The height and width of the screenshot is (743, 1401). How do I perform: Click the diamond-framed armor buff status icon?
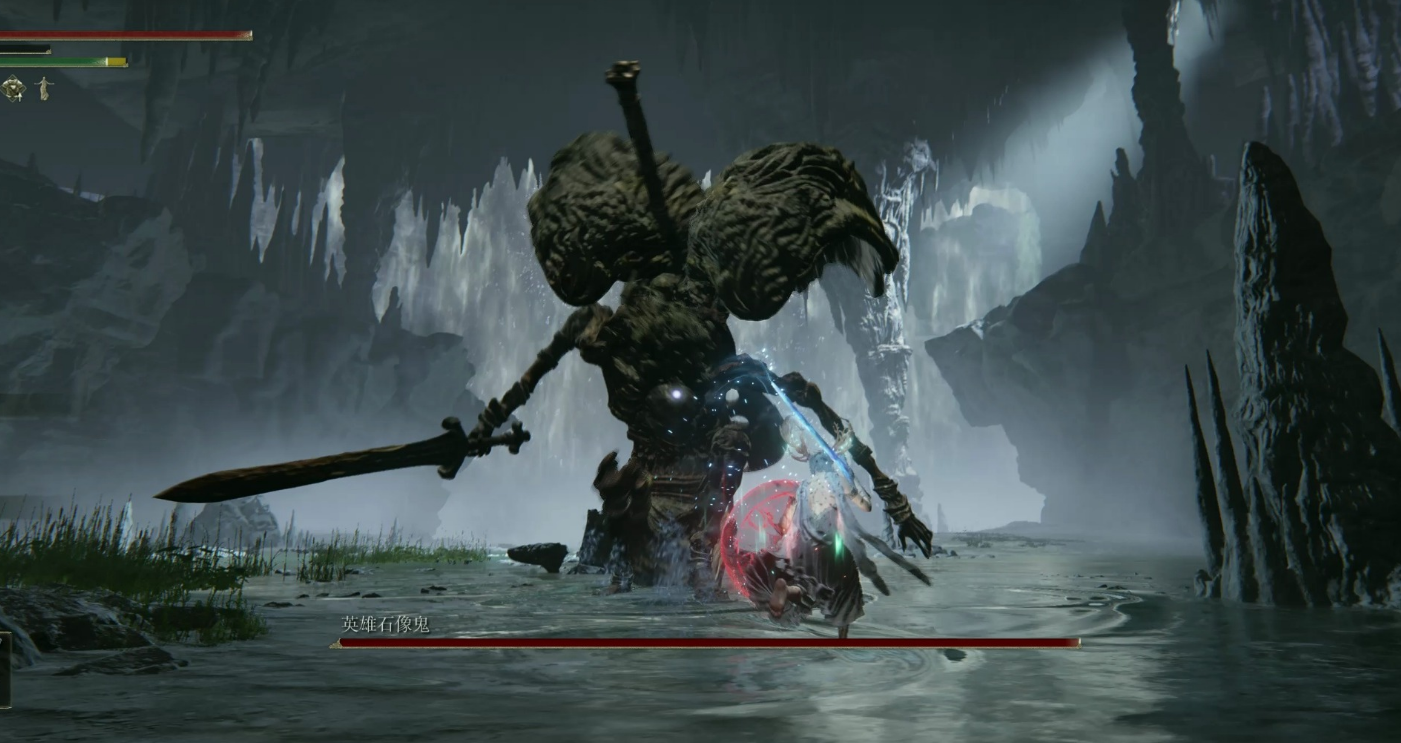pos(14,89)
